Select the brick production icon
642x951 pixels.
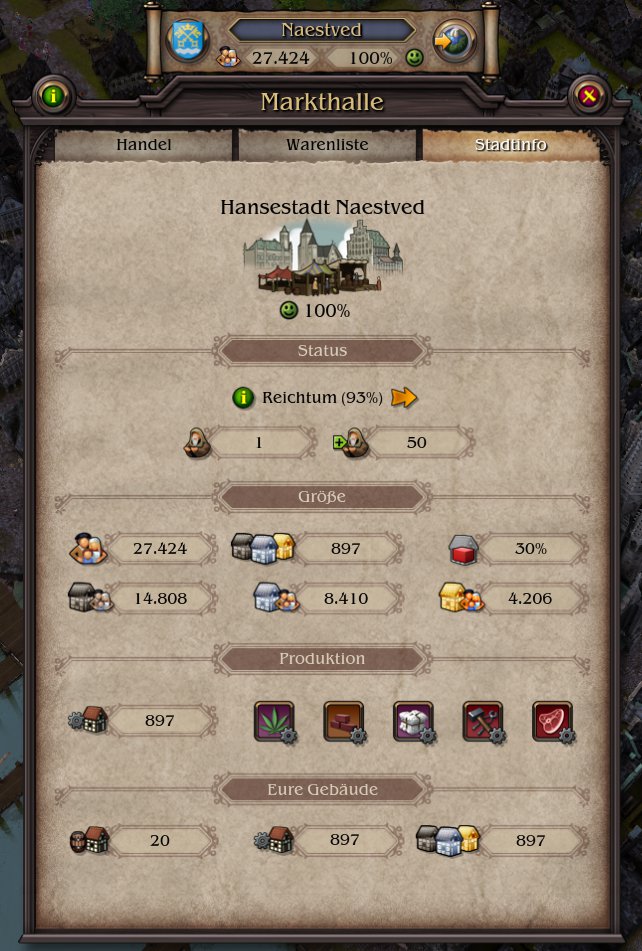pos(344,721)
